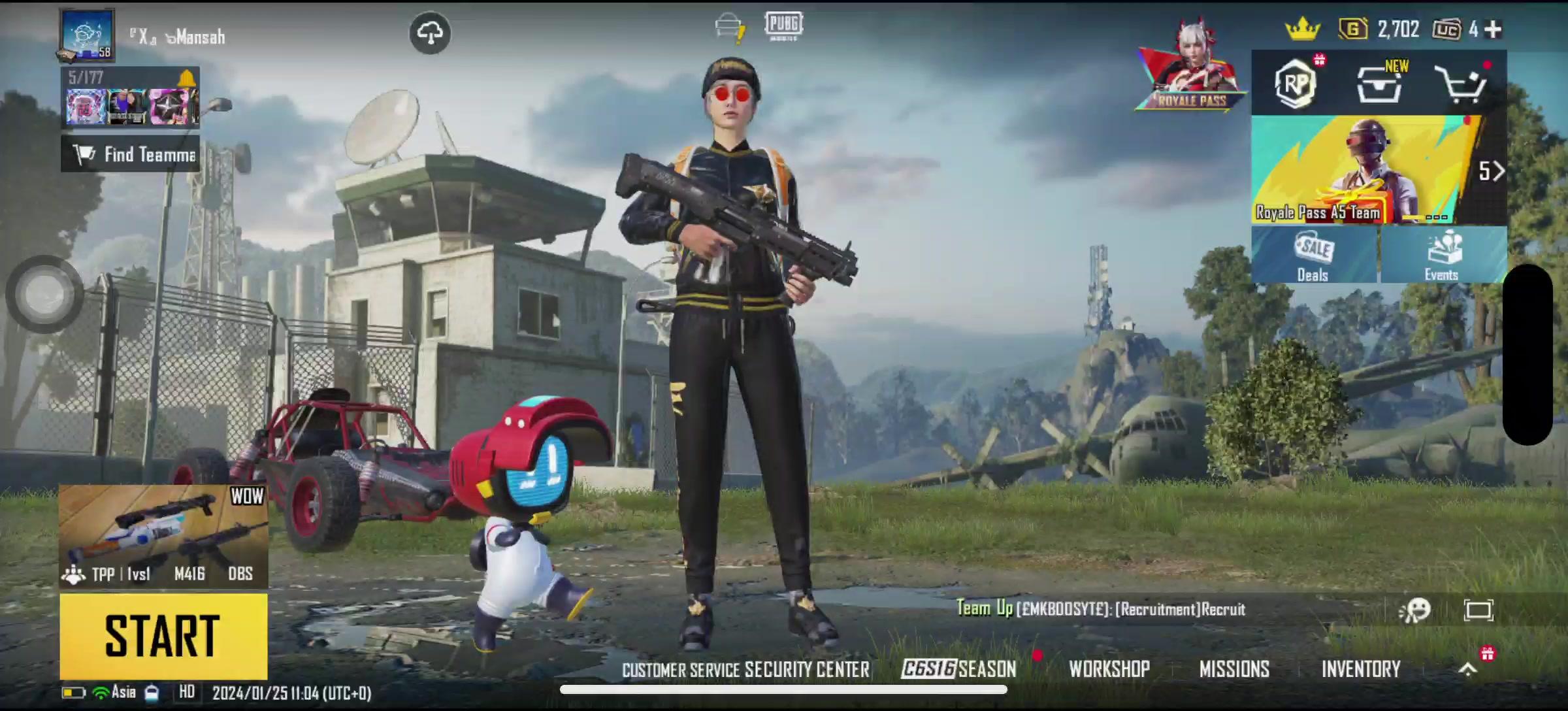Open the Security Center

(807, 670)
